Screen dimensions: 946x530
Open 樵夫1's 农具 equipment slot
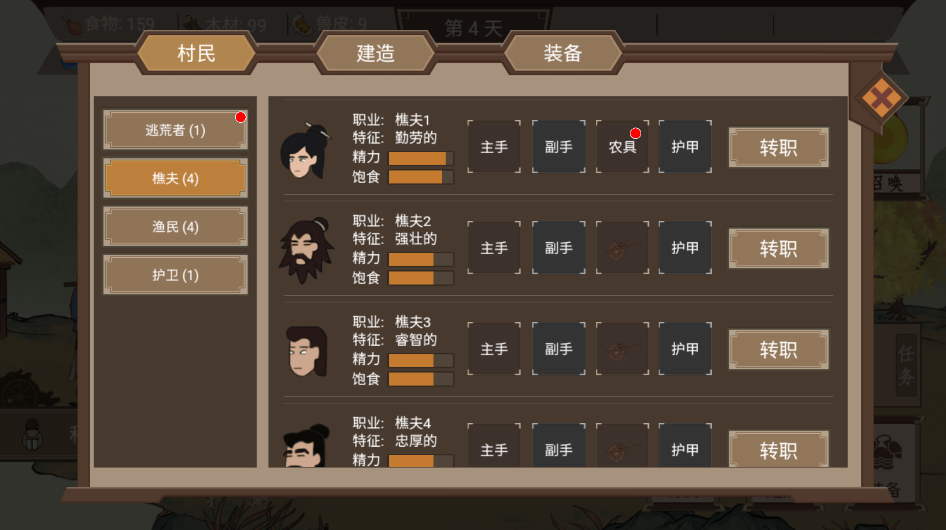pyautogui.click(x=622, y=147)
